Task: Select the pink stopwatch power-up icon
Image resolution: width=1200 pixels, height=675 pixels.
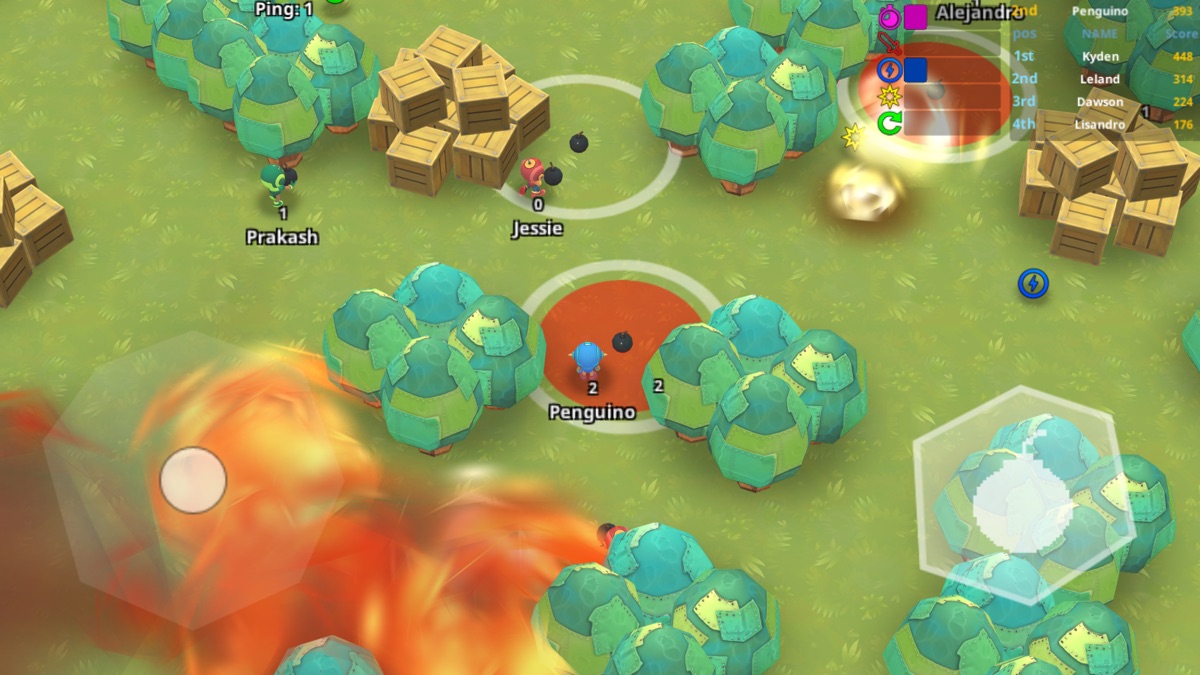Action: pos(889,16)
